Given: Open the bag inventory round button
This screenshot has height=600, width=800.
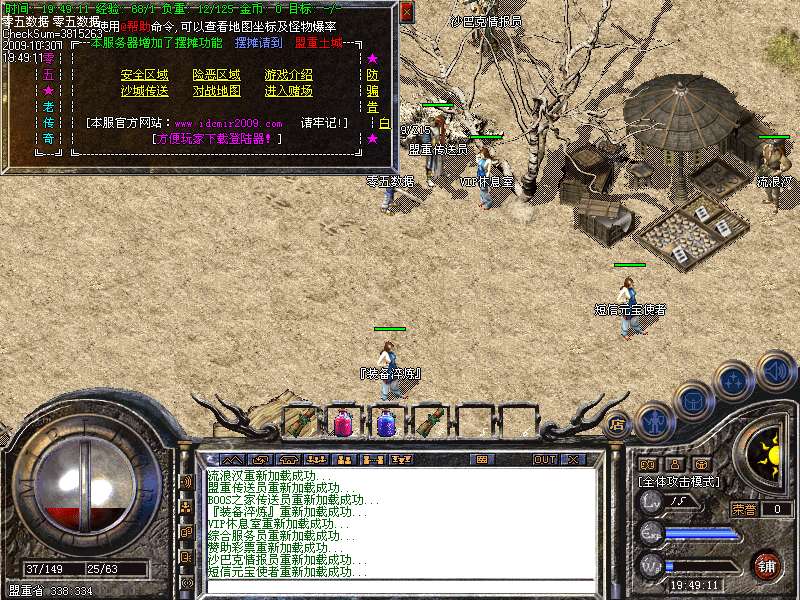Looking at the screenshot, I should click(692, 402).
